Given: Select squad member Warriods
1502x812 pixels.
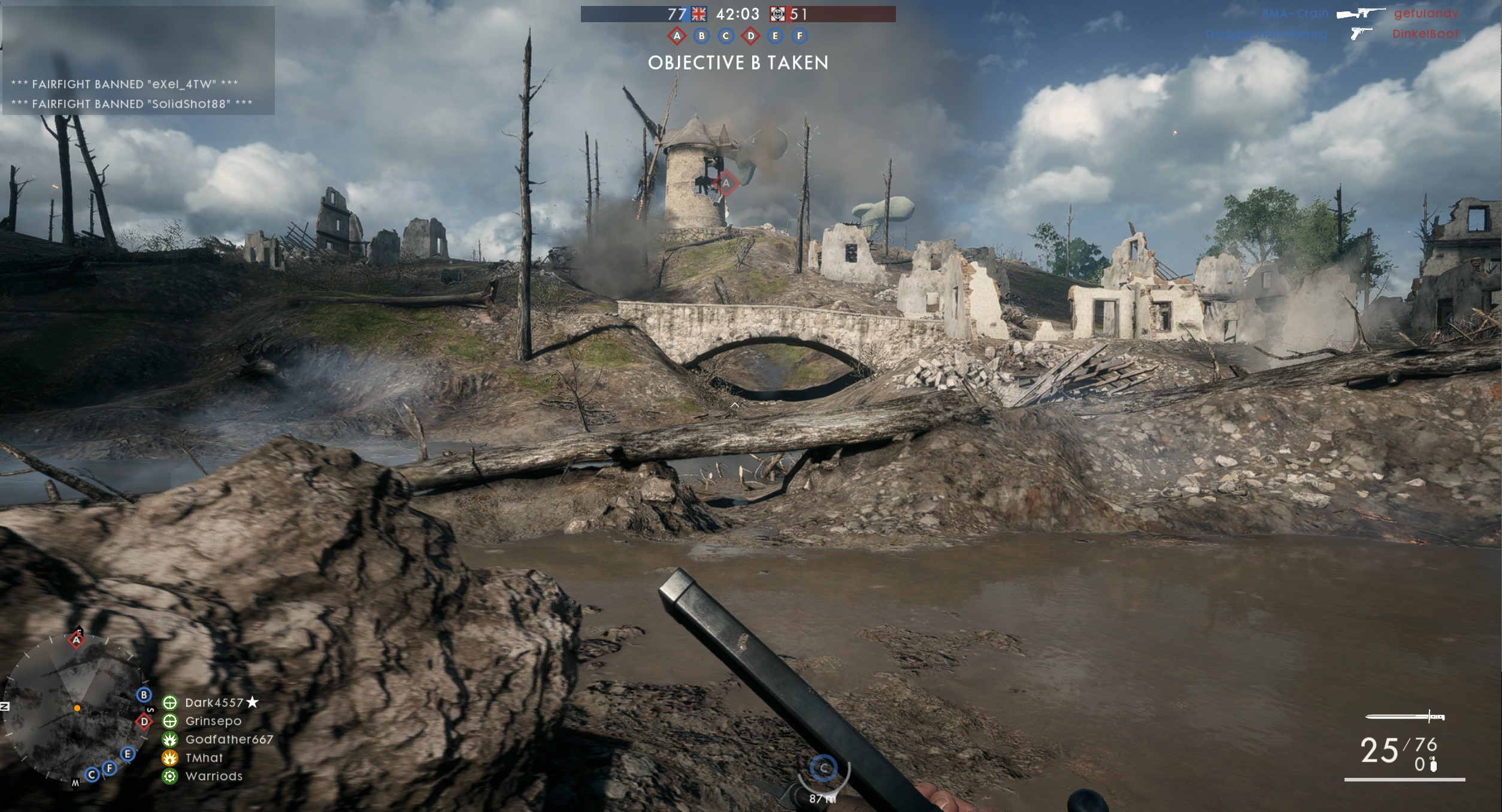Looking at the screenshot, I should 214,777.
